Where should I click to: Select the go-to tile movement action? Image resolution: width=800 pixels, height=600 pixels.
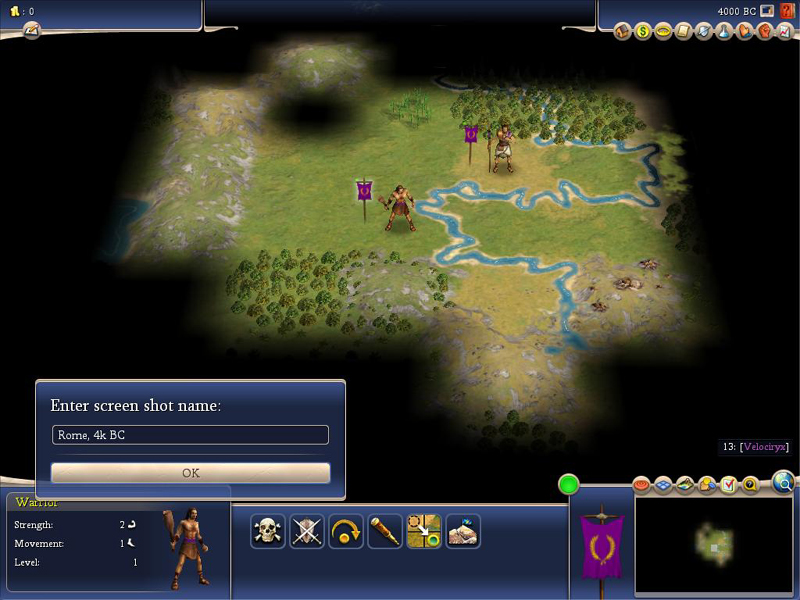tap(424, 531)
